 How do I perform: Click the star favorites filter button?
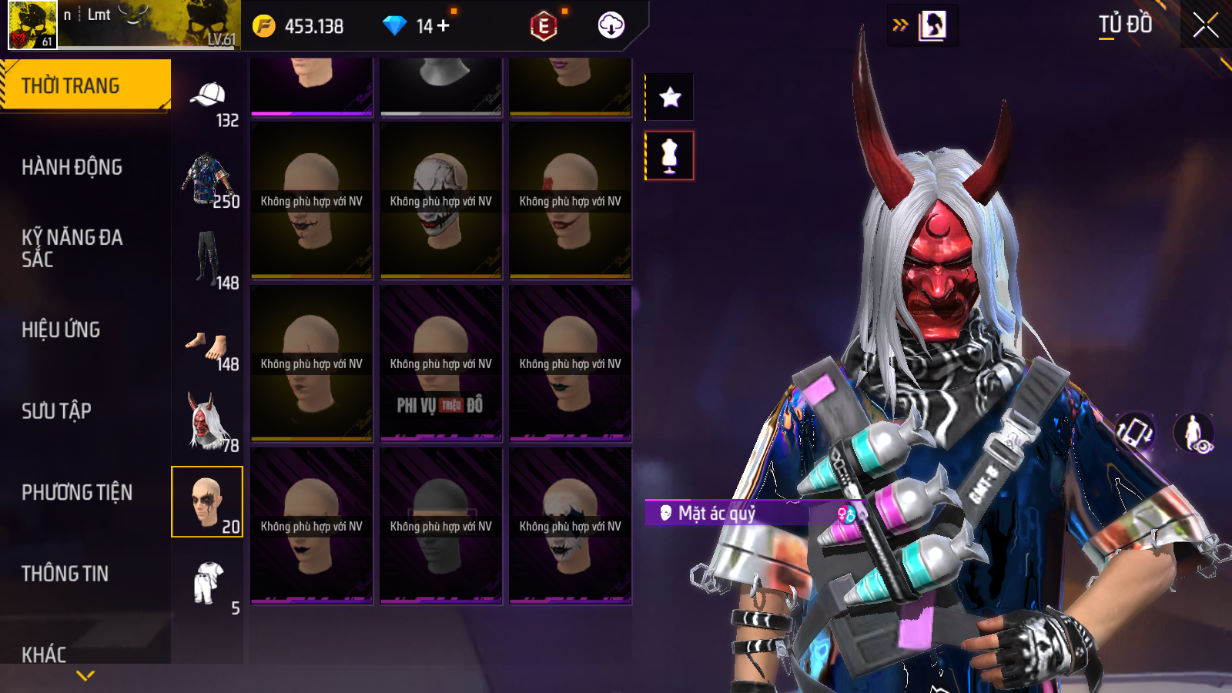[x=670, y=97]
